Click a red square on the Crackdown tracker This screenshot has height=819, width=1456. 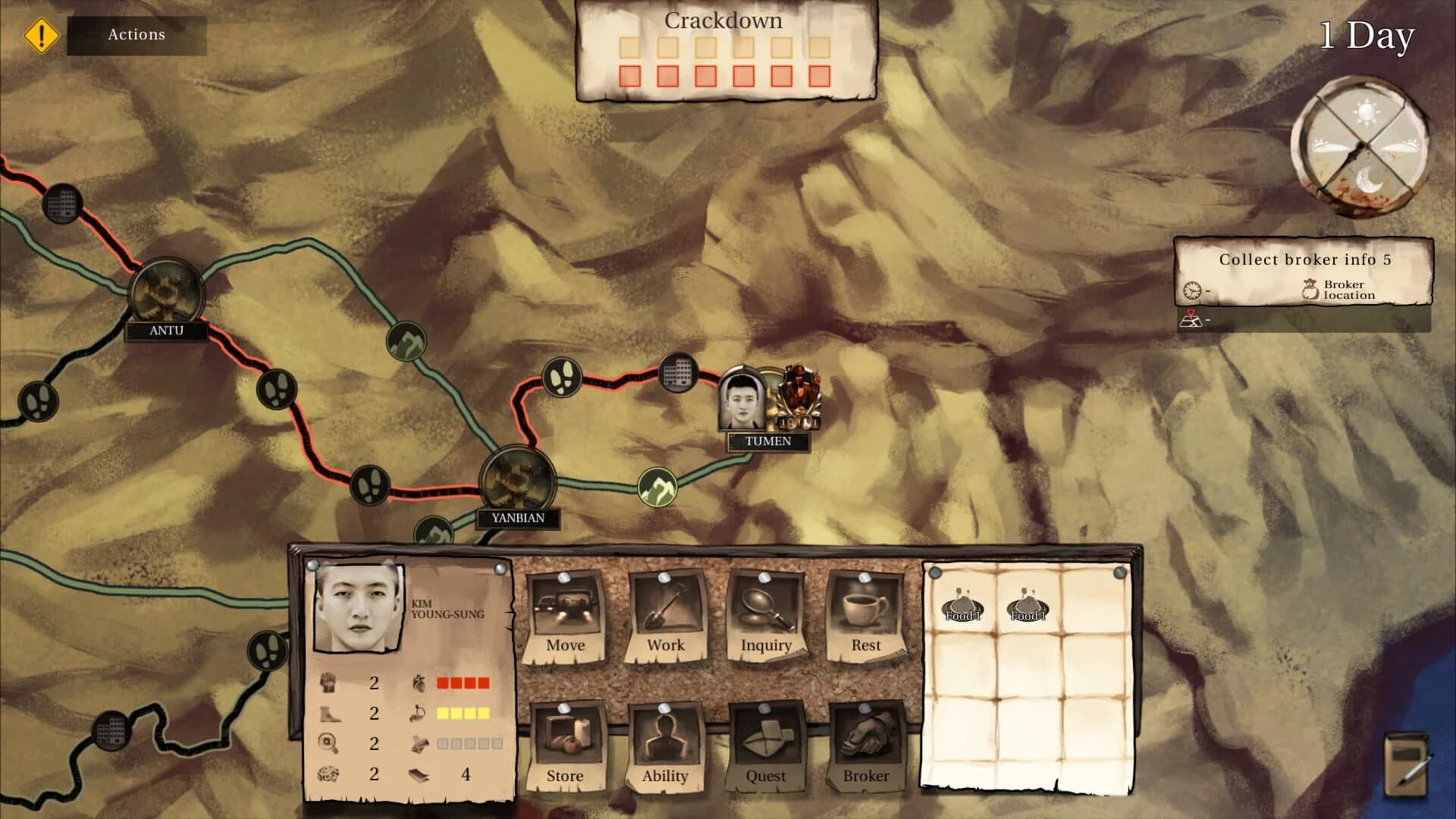coord(630,76)
